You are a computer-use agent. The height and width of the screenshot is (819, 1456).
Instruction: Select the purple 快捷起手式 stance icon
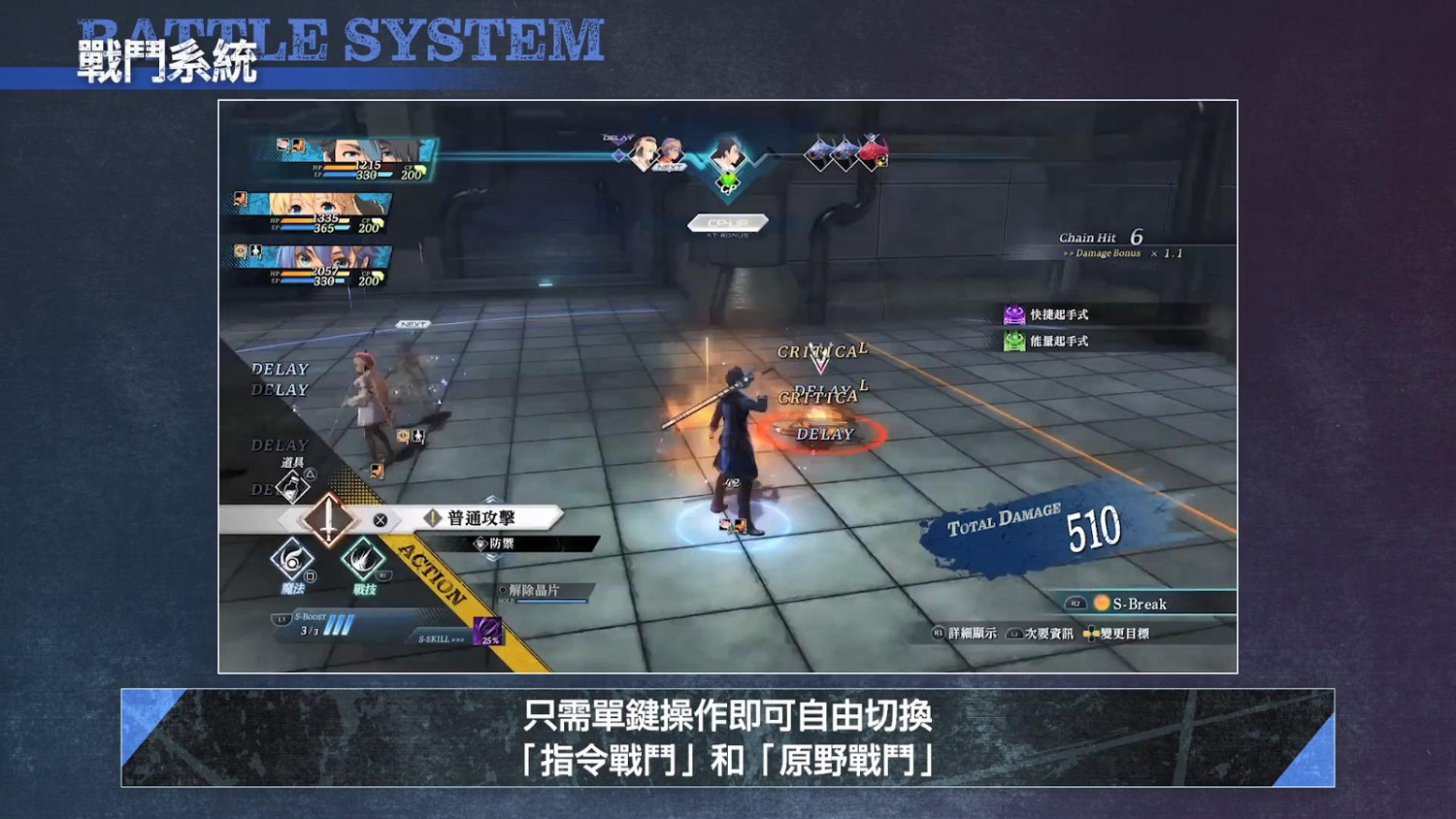(1013, 311)
